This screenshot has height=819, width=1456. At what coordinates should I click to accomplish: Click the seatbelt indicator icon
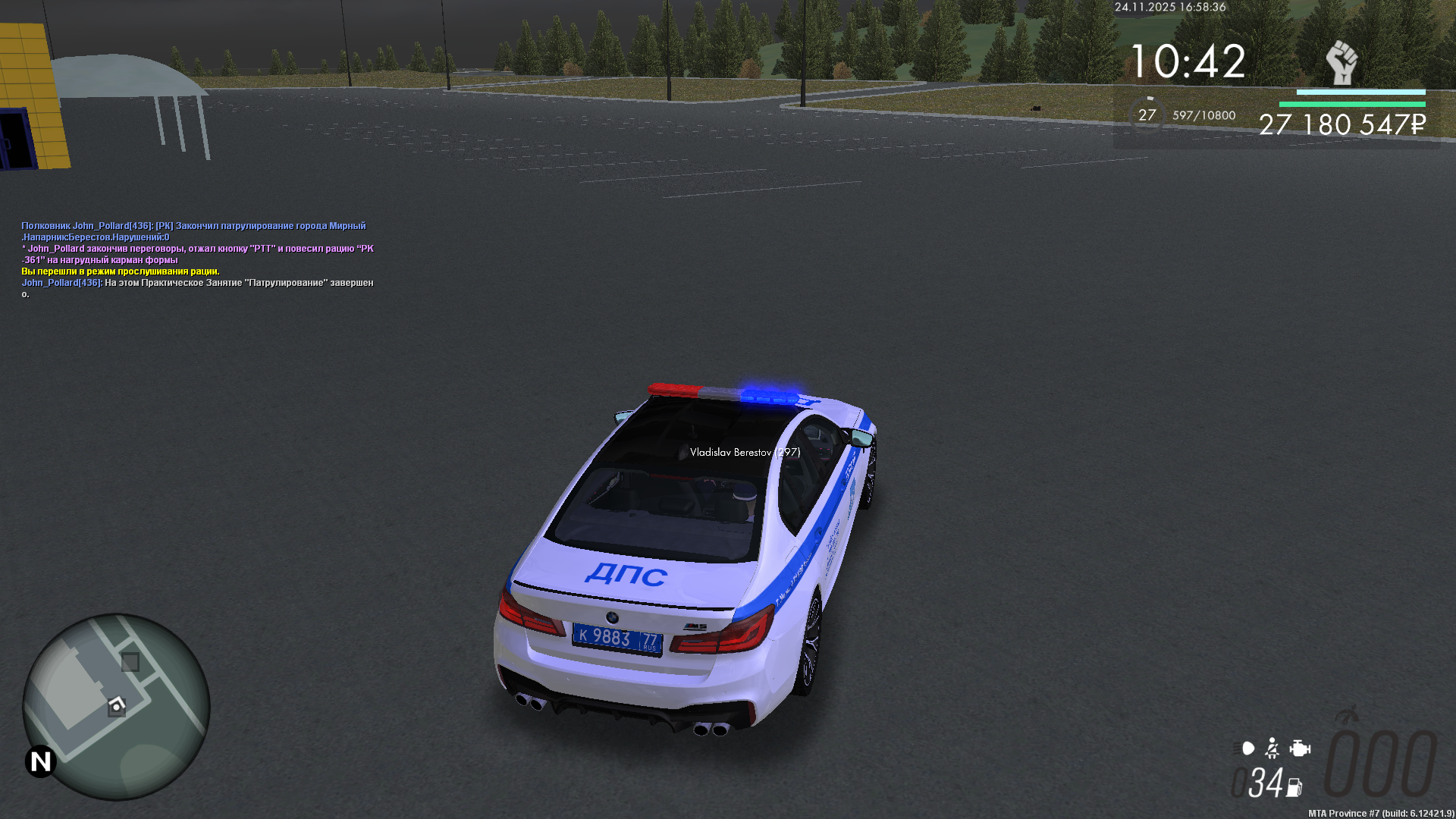point(1272,748)
